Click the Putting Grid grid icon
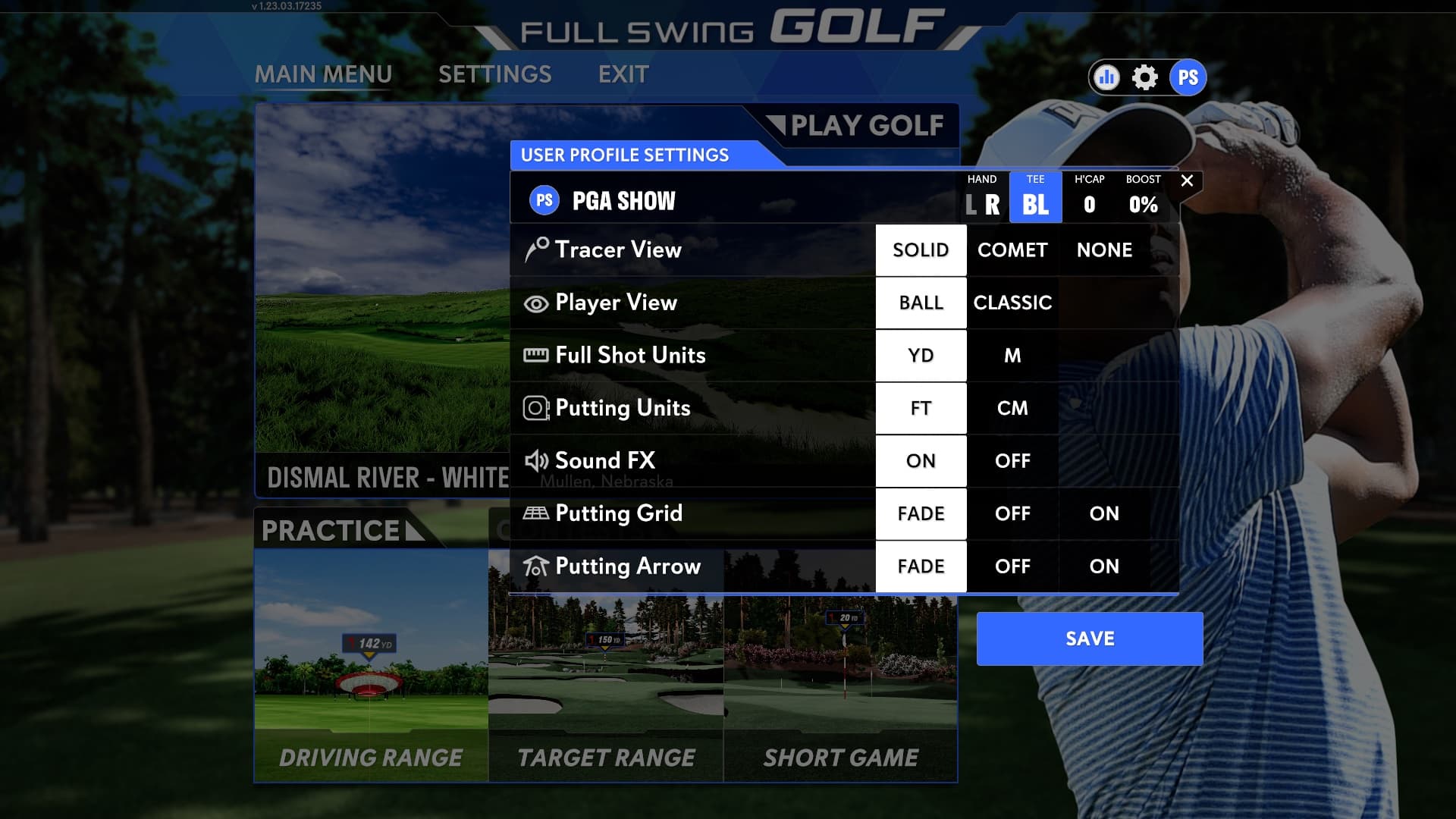The width and height of the screenshot is (1456, 819). tap(537, 513)
